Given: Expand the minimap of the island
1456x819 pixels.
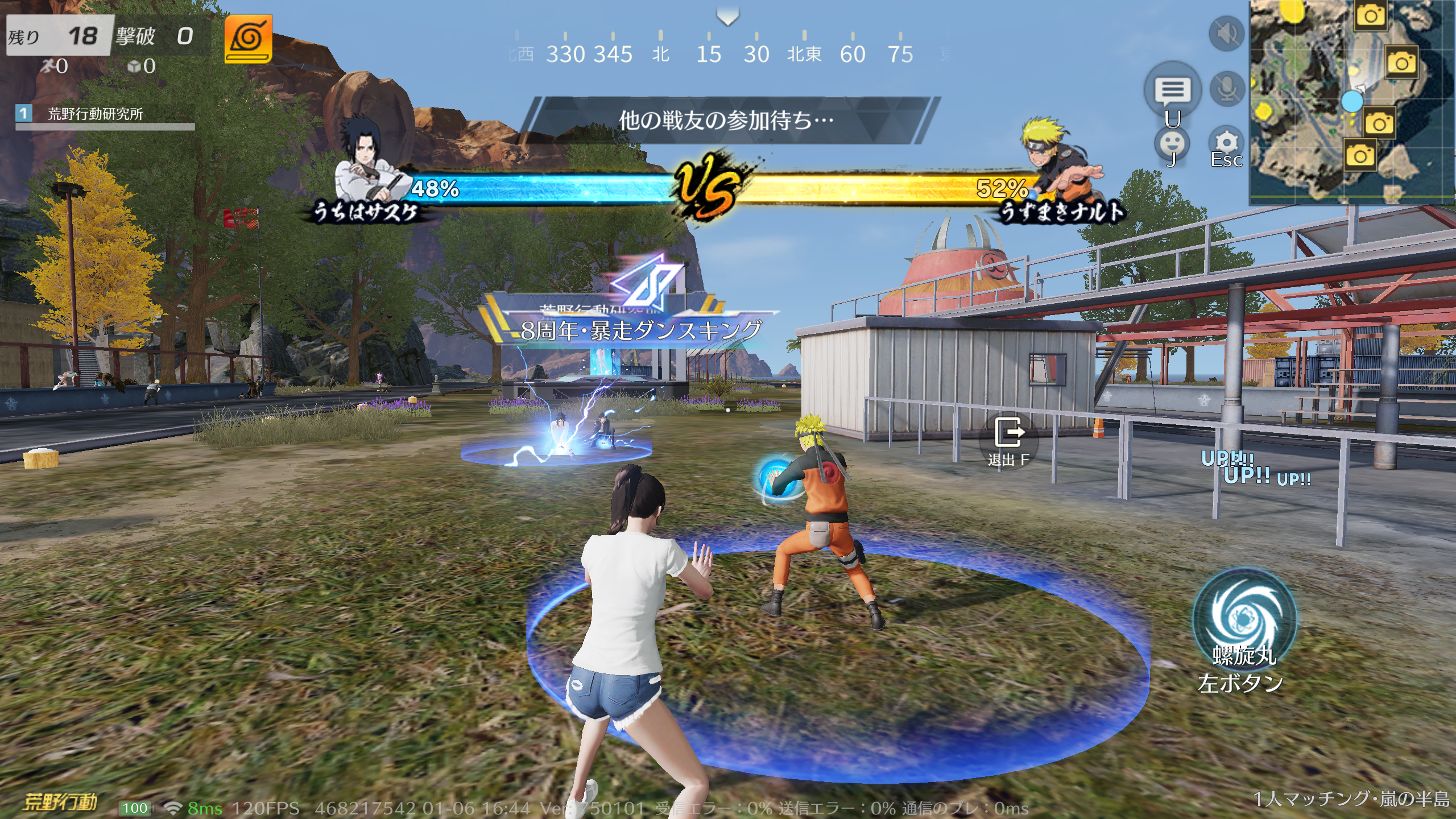Looking at the screenshot, I should point(1351,102).
